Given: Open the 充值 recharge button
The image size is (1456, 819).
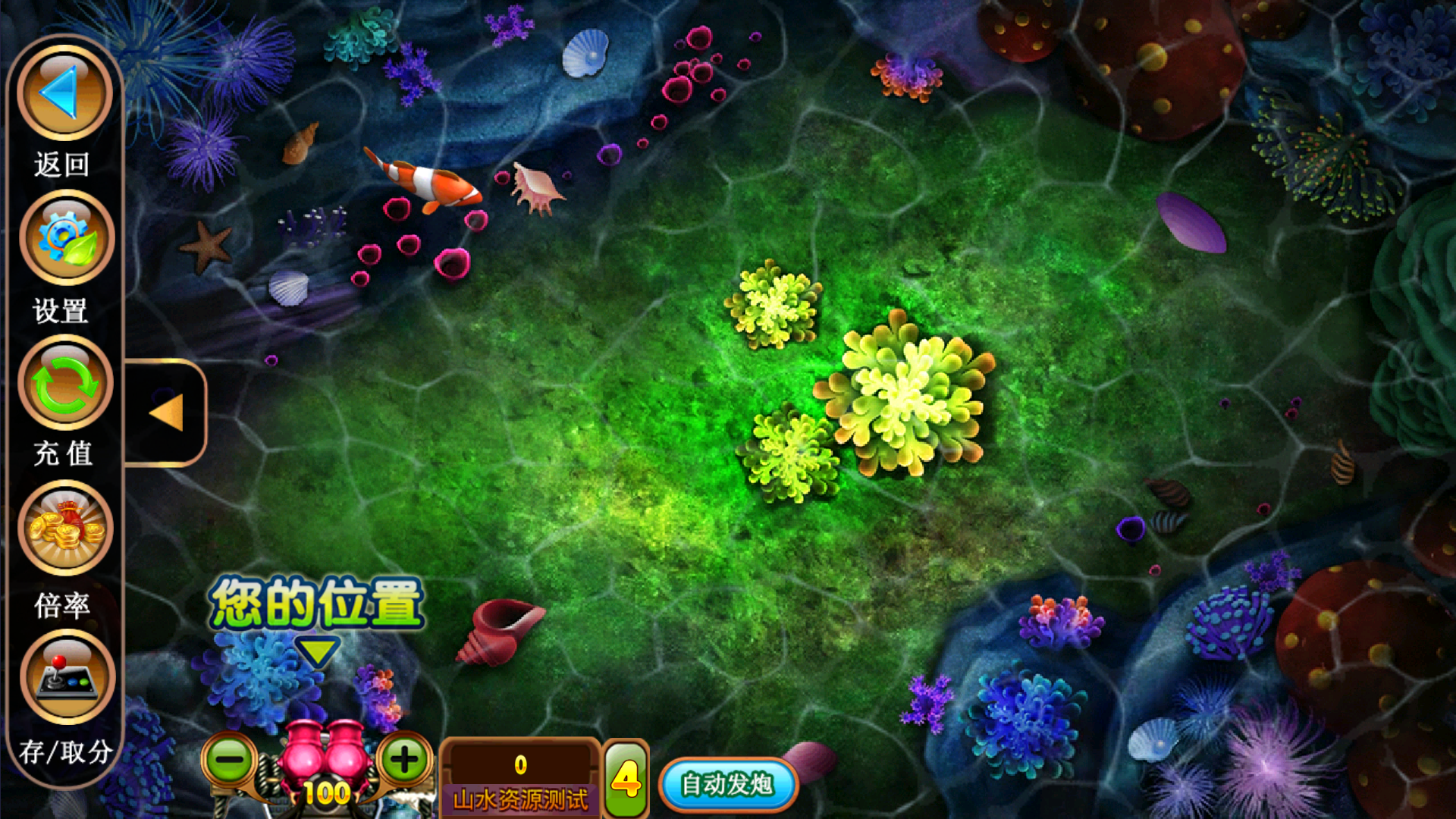Looking at the screenshot, I should (x=65, y=383).
